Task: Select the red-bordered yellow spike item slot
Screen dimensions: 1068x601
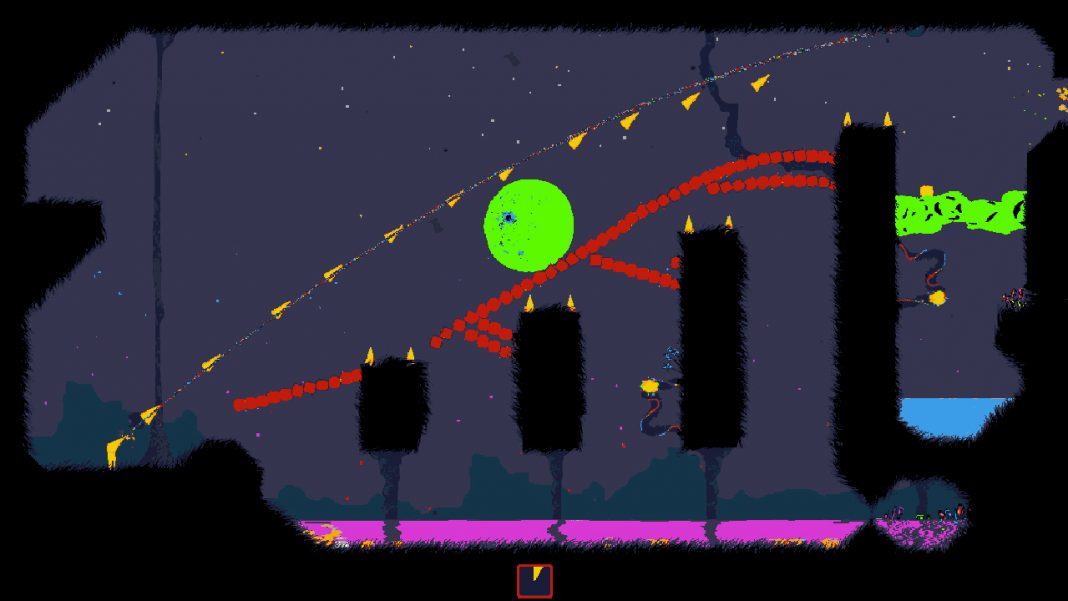Action: click(x=534, y=581)
